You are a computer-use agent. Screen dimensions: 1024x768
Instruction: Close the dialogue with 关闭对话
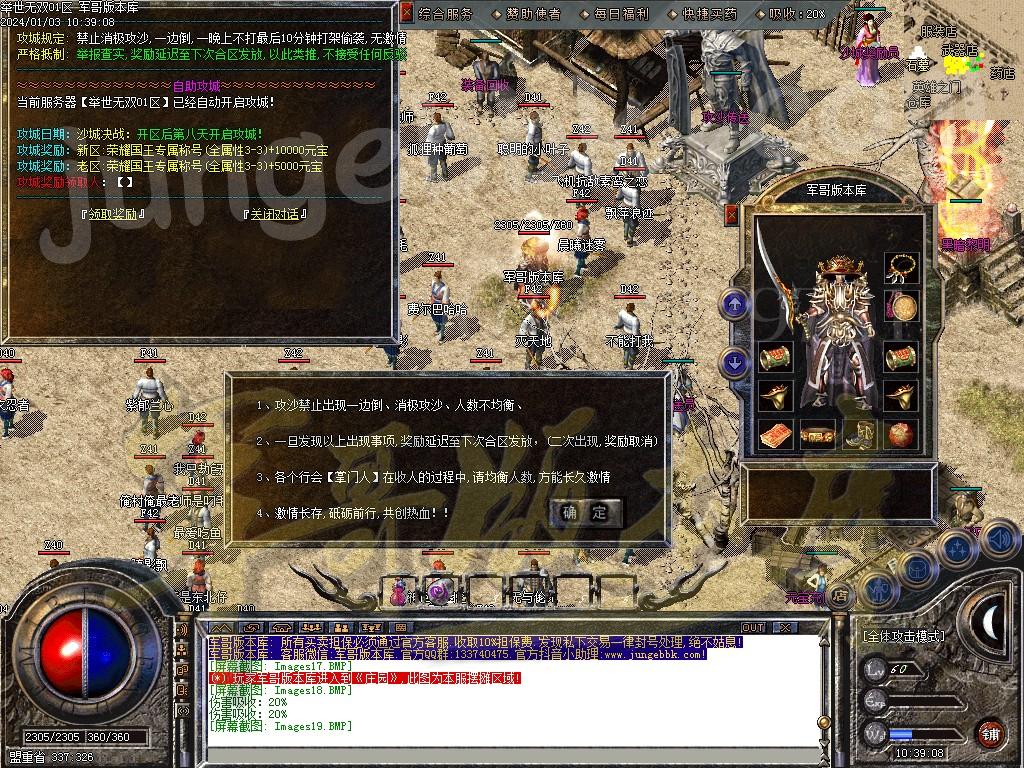273,214
